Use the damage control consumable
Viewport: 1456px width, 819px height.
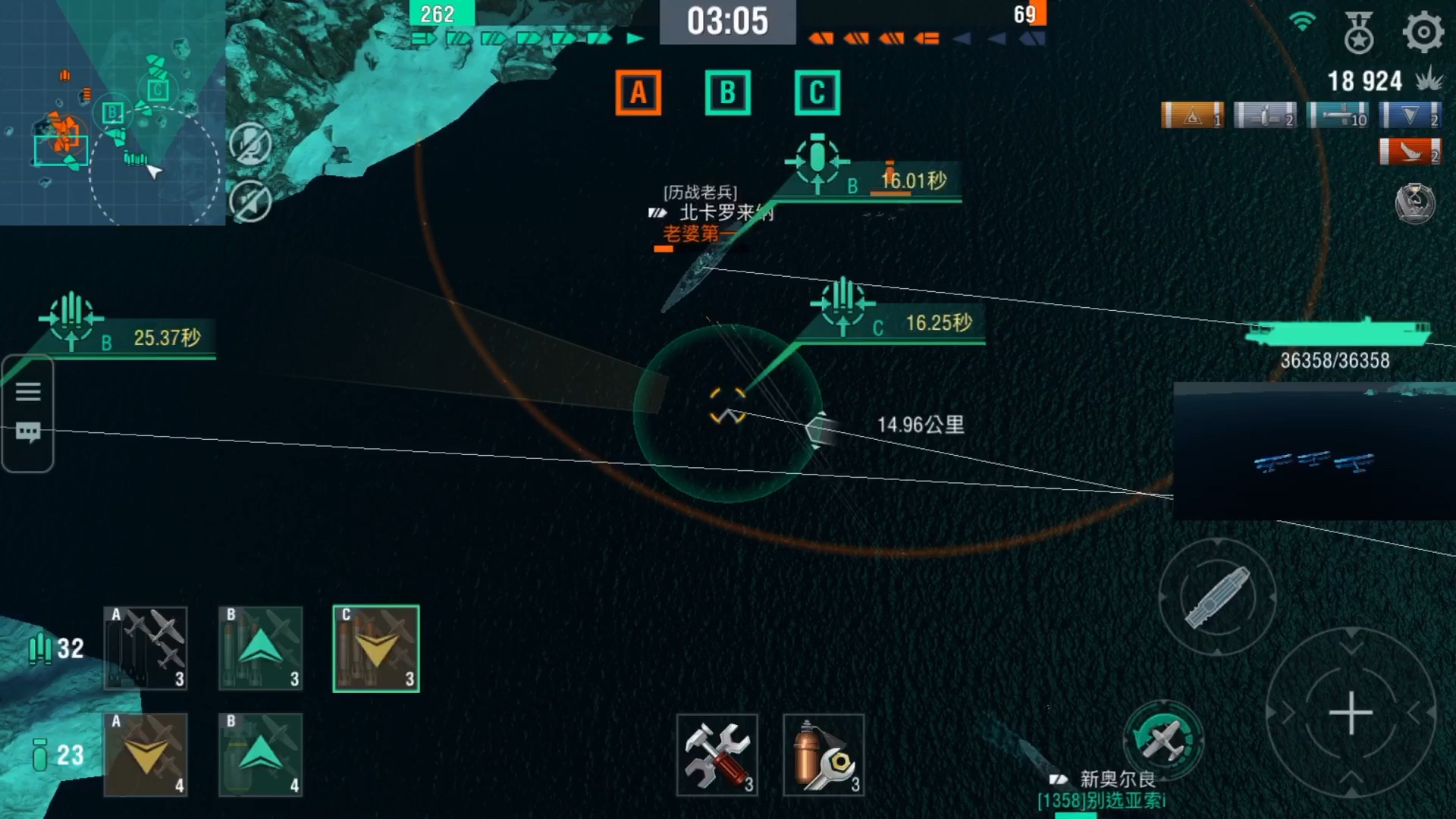click(824, 756)
